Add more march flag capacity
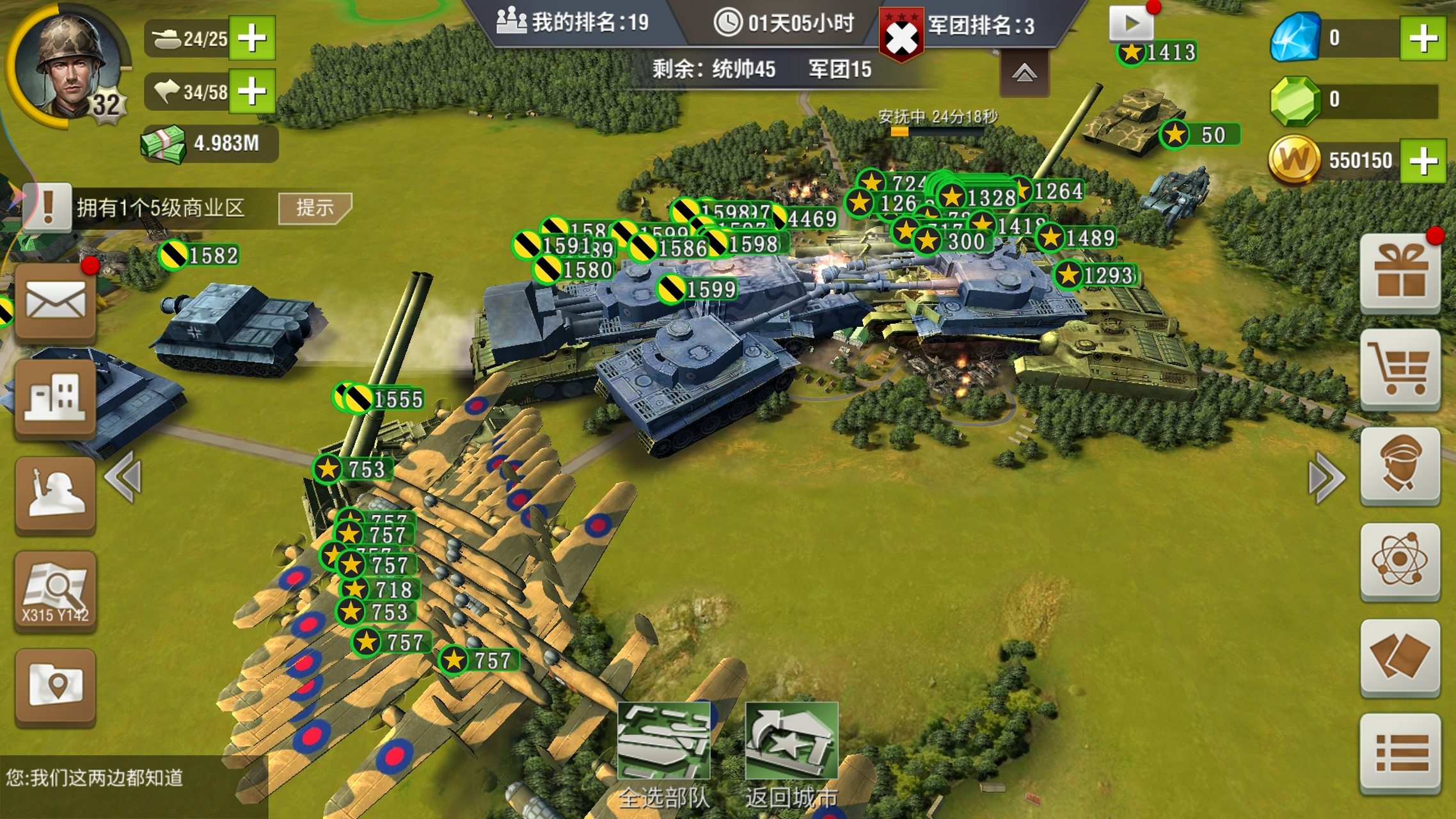 [252, 91]
